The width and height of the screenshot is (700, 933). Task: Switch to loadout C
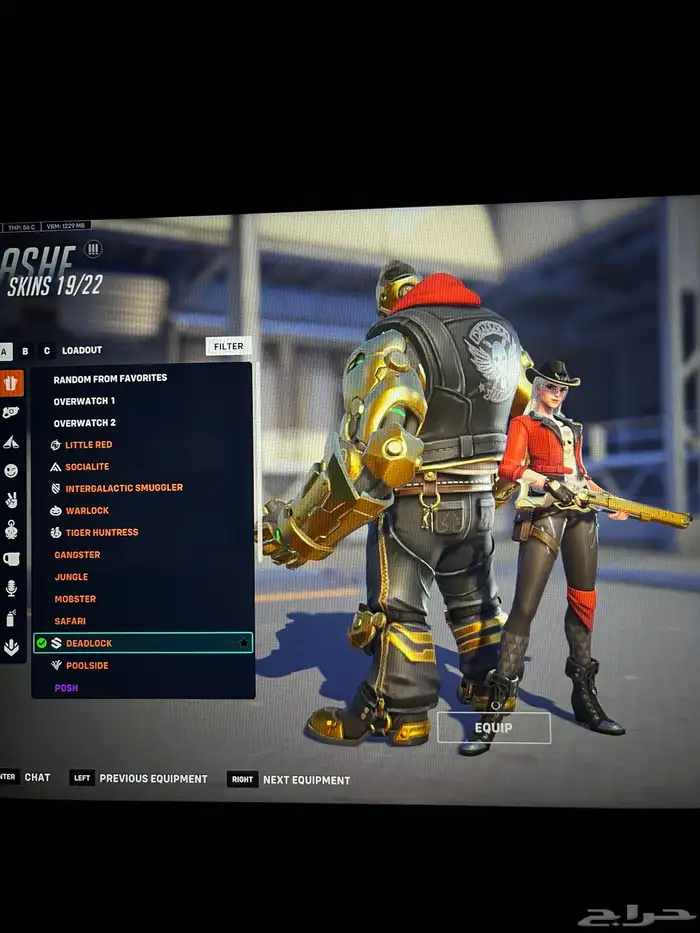[46, 351]
